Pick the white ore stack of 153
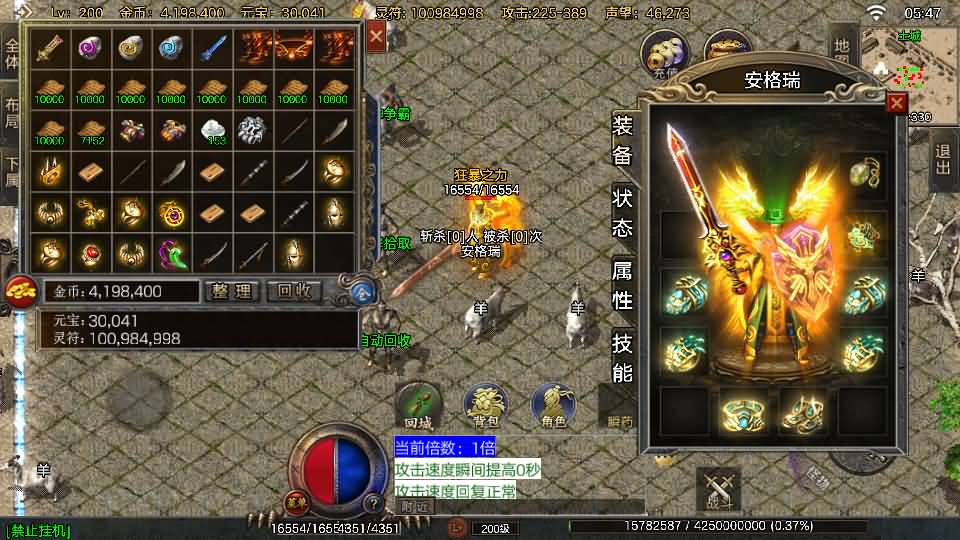Image resolution: width=960 pixels, height=540 pixels. click(x=213, y=130)
